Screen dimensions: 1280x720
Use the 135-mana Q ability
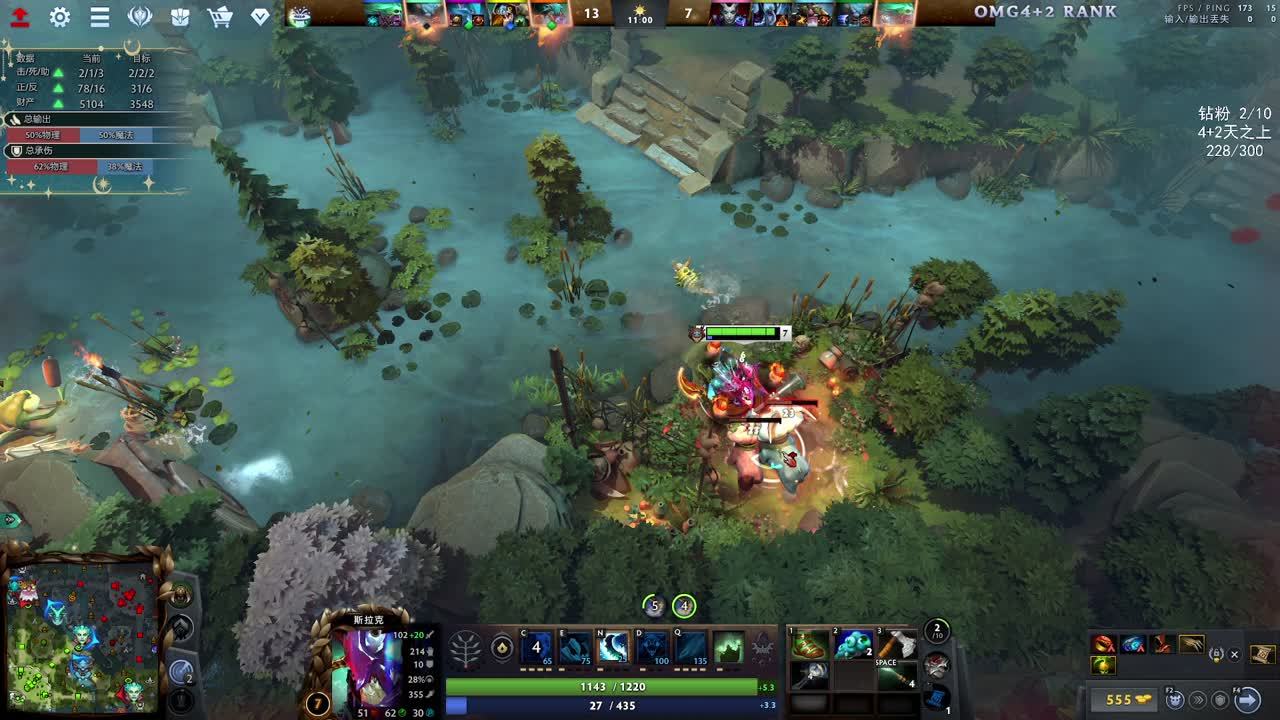(x=691, y=648)
